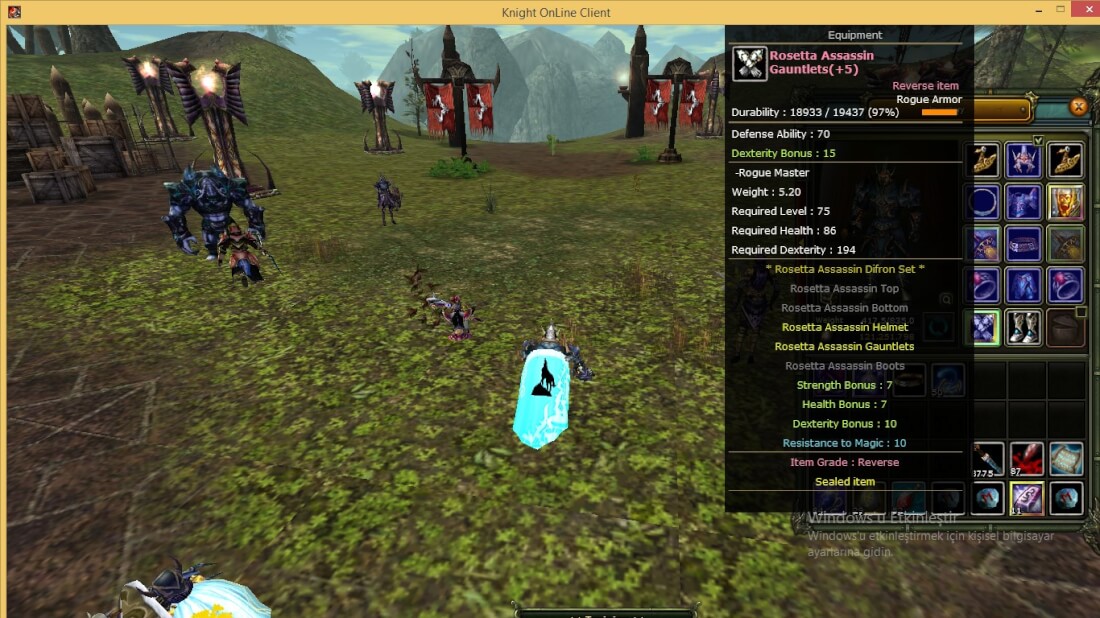Image resolution: width=1100 pixels, height=618 pixels.
Task: Select the blue-handled item stack in inventory
Action: [986, 458]
